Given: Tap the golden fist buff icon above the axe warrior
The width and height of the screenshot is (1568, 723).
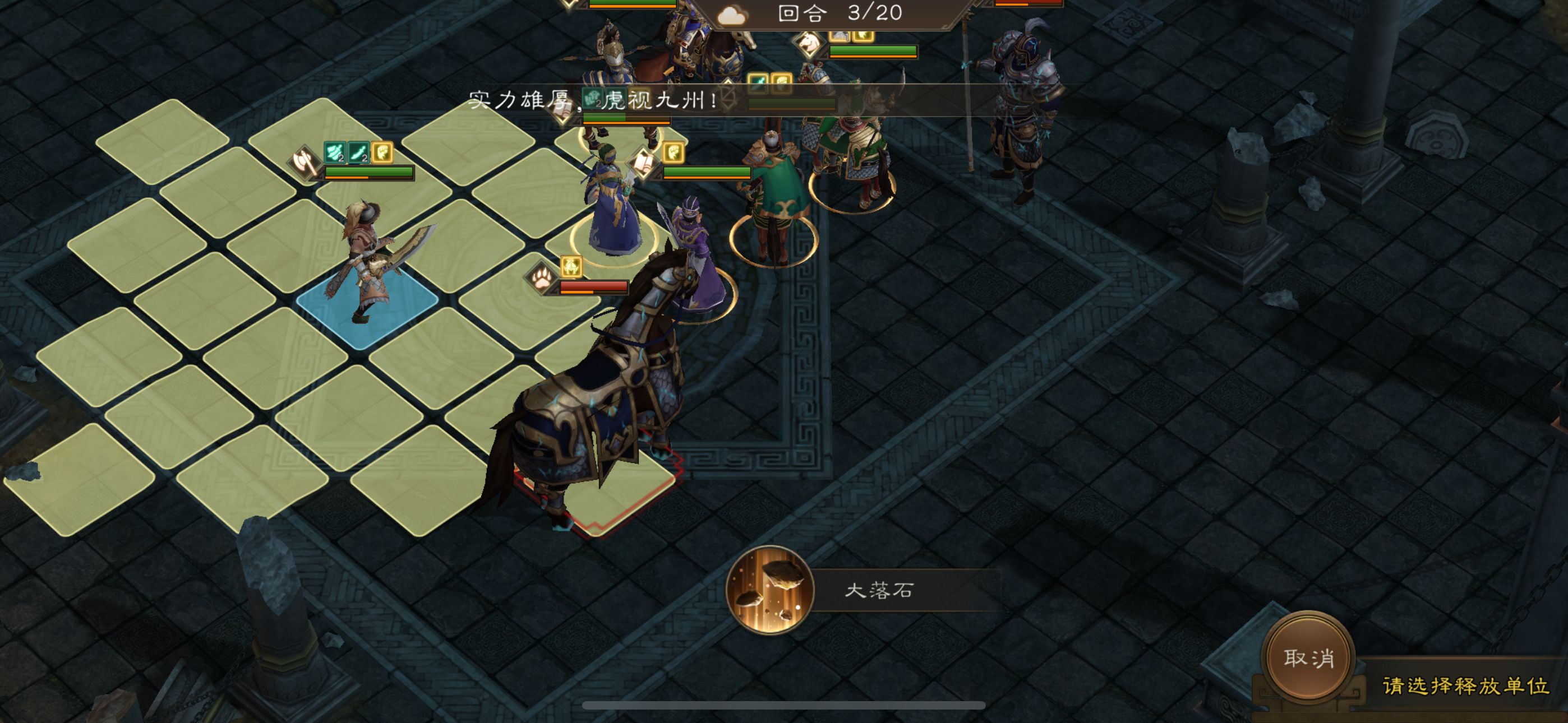Looking at the screenshot, I should (384, 153).
